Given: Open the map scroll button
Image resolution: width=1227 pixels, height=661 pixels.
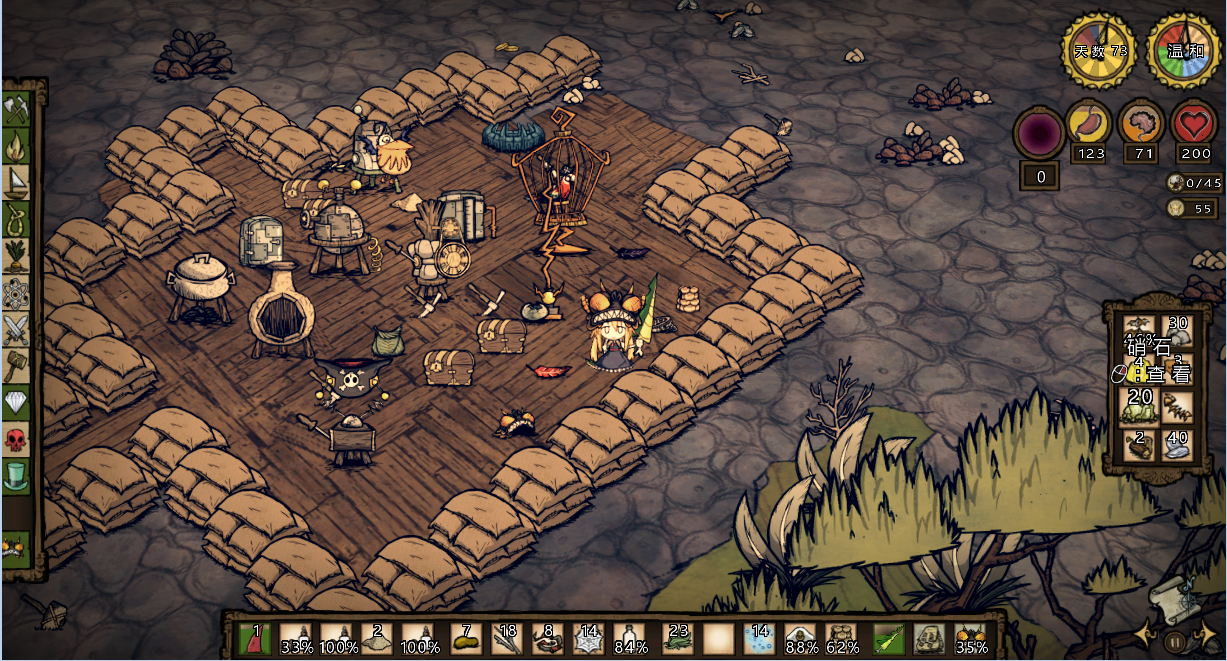Looking at the screenshot, I should (x=1170, y=597).
